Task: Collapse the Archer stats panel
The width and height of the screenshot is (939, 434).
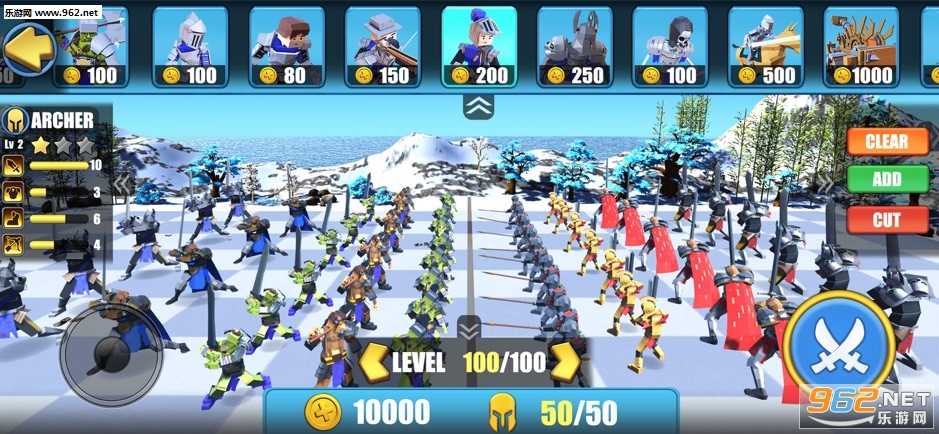Action: click(121, 185)
